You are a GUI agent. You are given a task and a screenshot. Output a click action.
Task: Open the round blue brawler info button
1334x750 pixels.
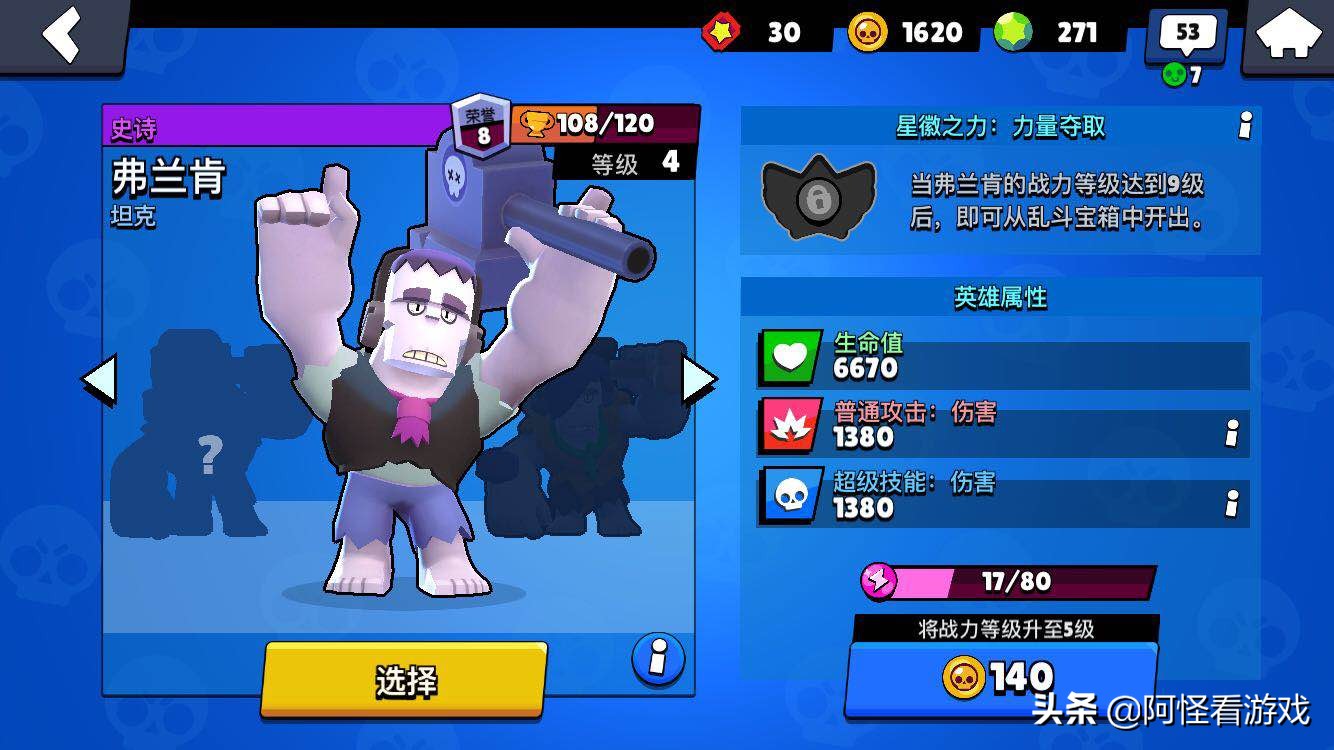point(658,659)
